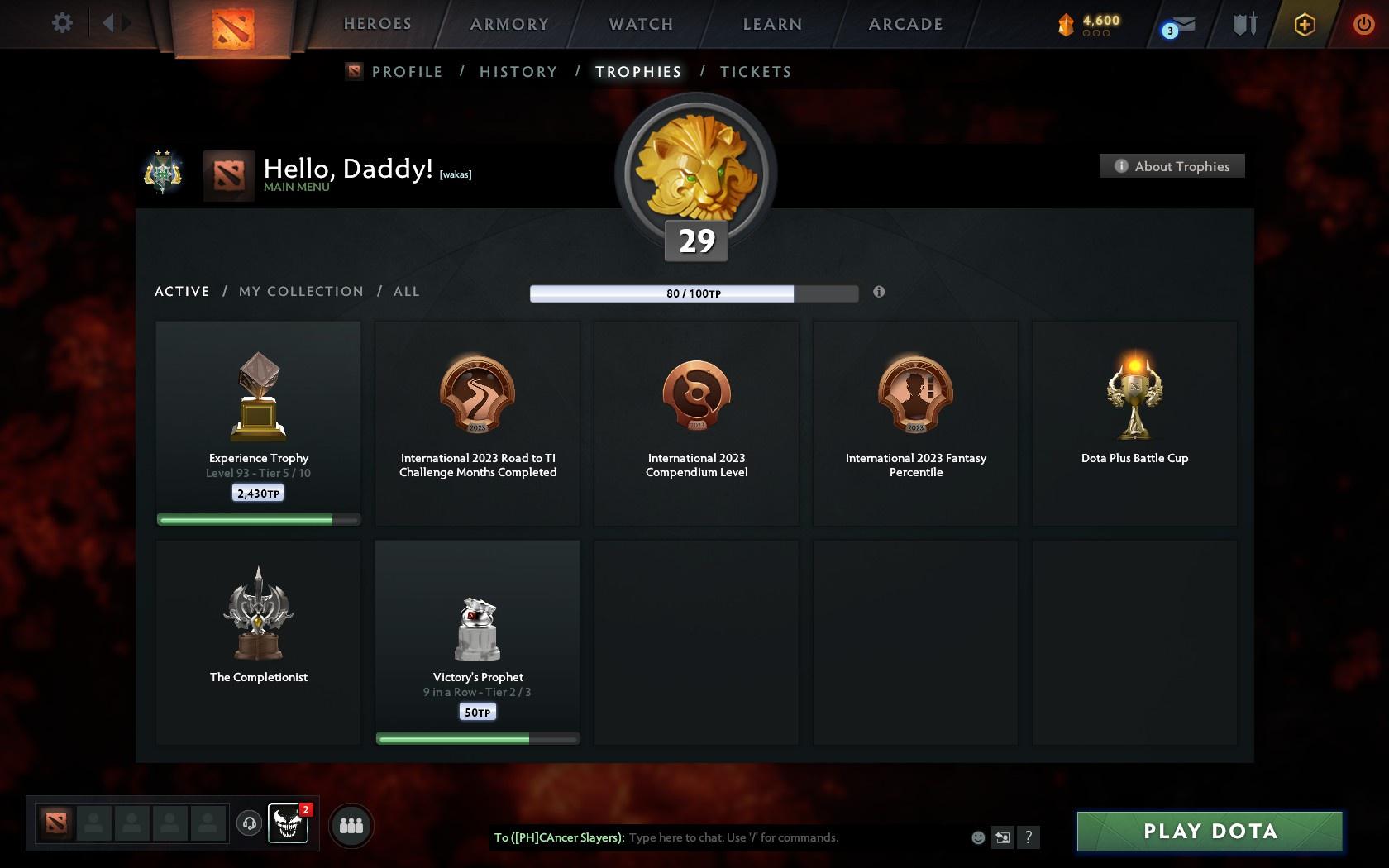Viewport: 1389px width, 868px height.
Task: Switch to the ACTIVE trophies filter
Action: (181, 291)
